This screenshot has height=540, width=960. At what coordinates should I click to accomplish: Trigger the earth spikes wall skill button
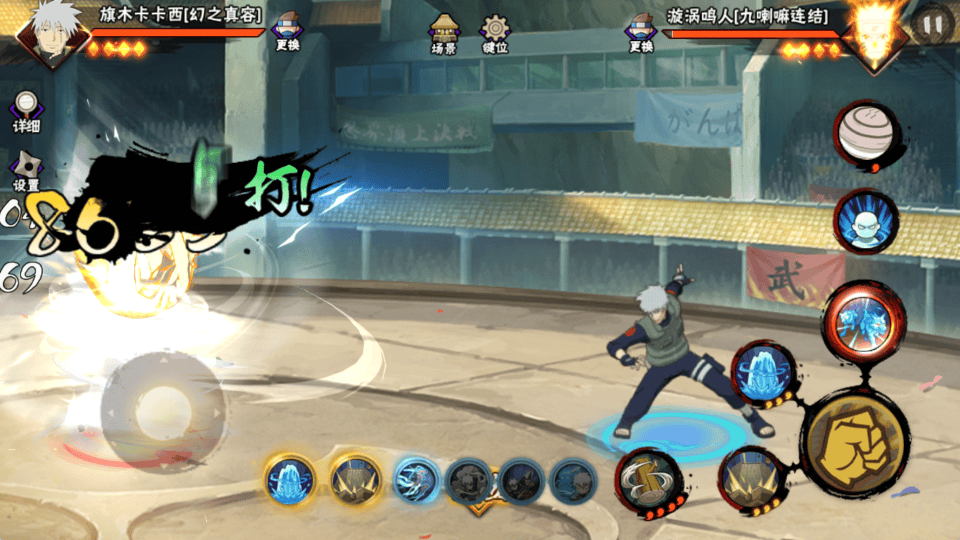pos(751,477)
